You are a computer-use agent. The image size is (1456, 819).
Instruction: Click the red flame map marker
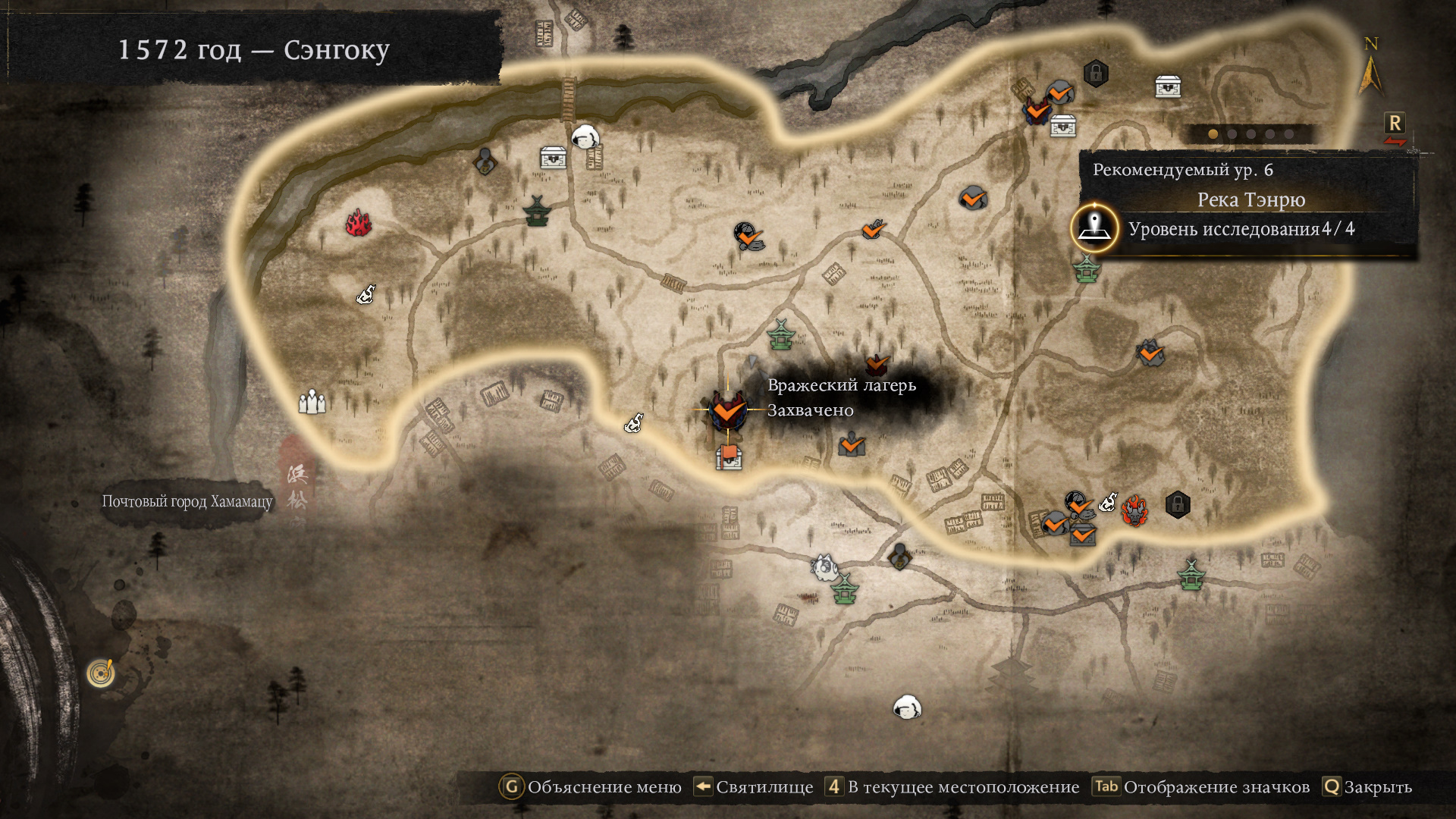359,223
